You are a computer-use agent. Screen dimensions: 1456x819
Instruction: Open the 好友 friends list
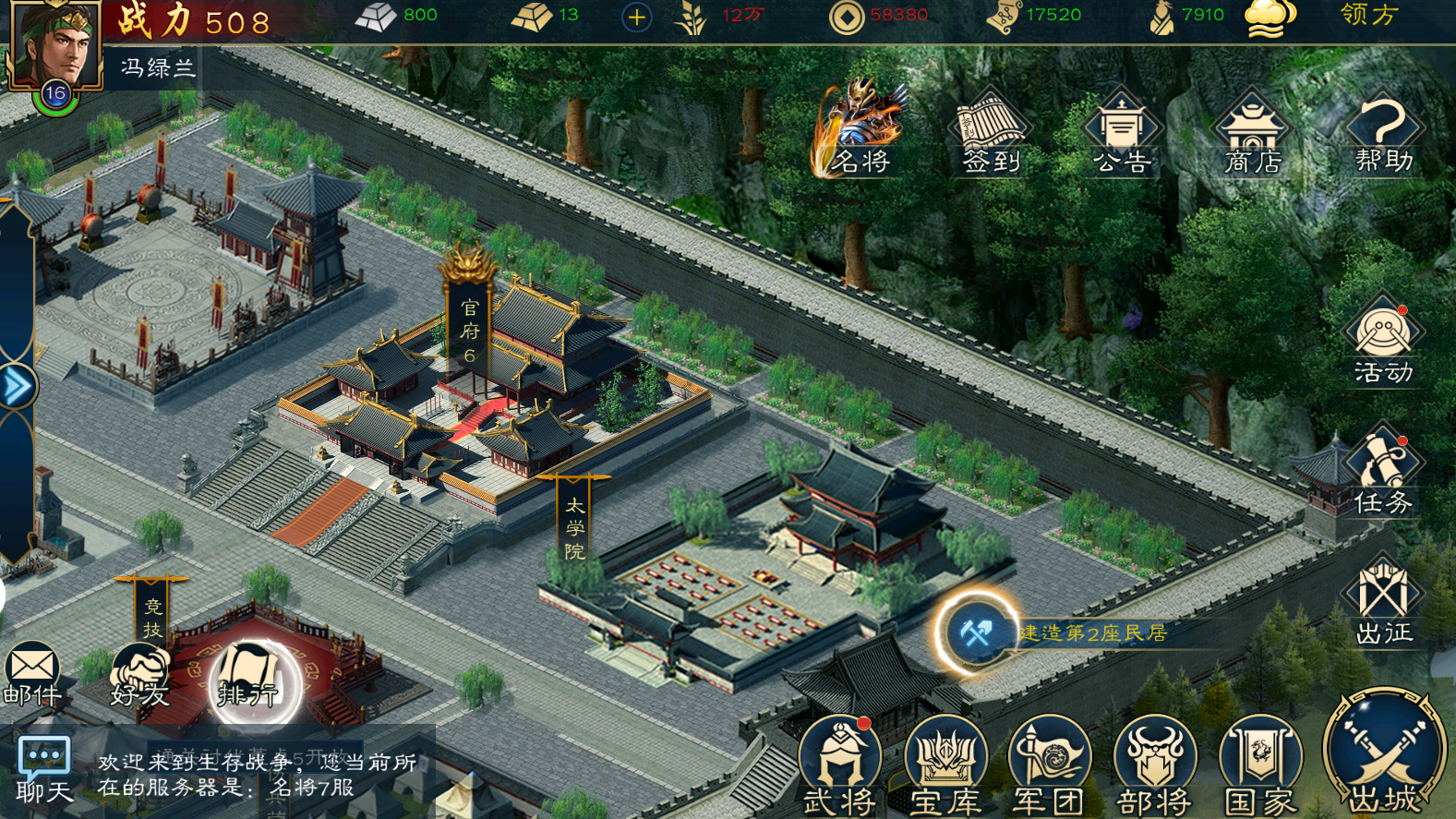(x=140, y=677)
